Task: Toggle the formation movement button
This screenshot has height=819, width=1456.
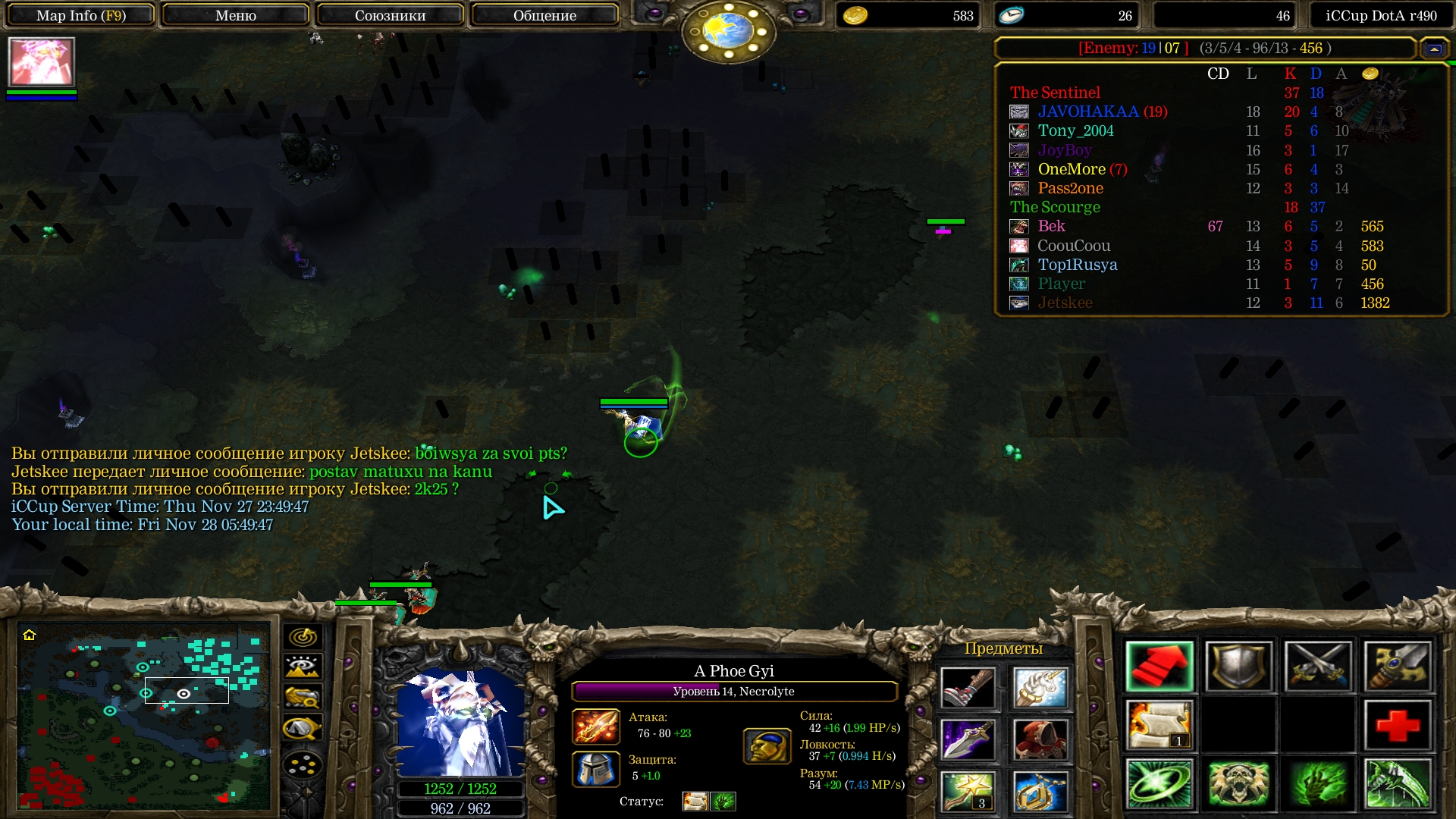Action: coord(303,765)
